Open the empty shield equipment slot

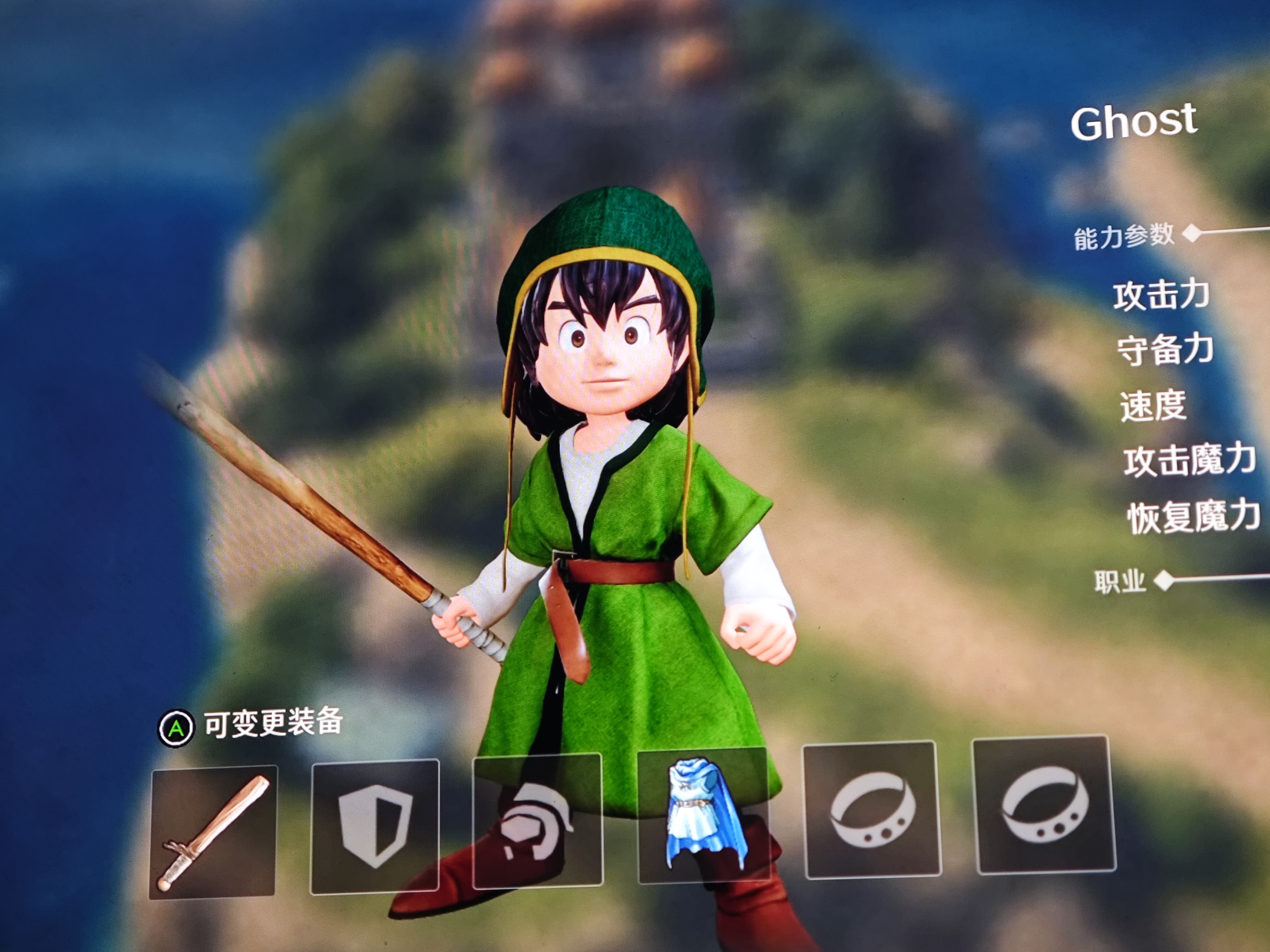(x=375, y=827)
